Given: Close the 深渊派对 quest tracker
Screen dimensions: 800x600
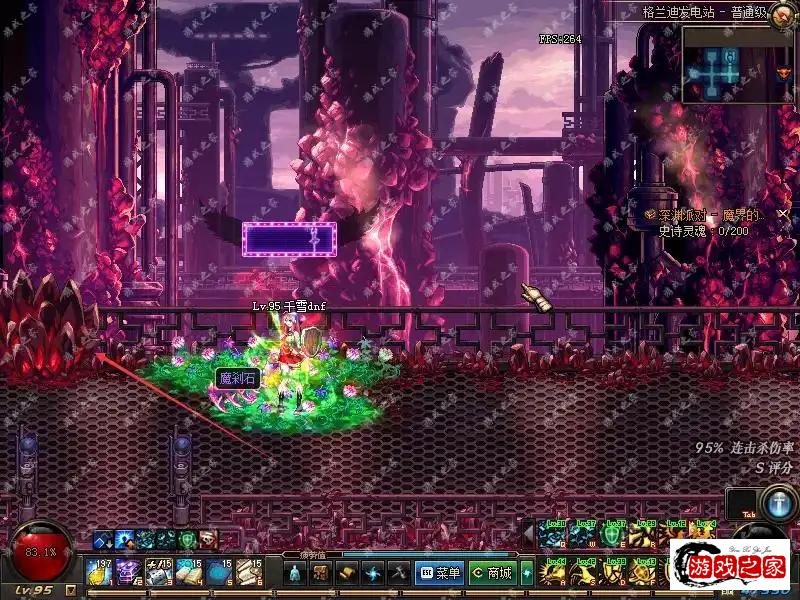Looking at the screenshot, I should click(781, 215).
